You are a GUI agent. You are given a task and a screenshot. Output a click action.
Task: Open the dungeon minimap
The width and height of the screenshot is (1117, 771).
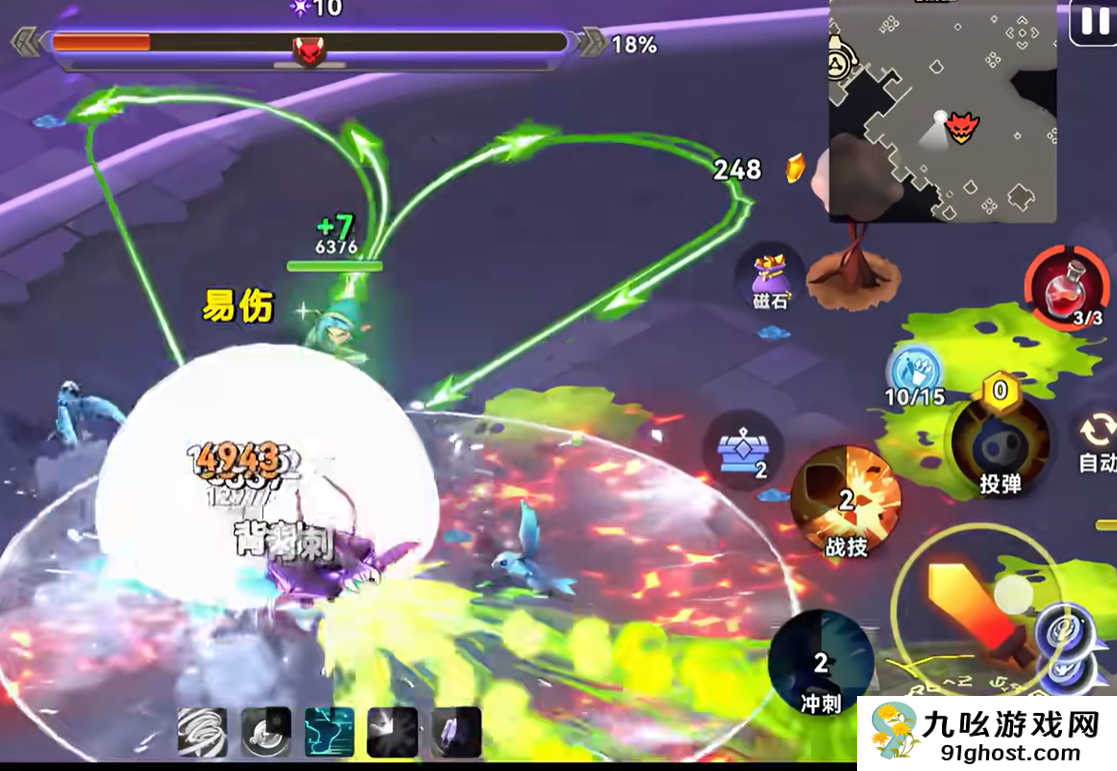pyautogui.click(x=942, y=110)
